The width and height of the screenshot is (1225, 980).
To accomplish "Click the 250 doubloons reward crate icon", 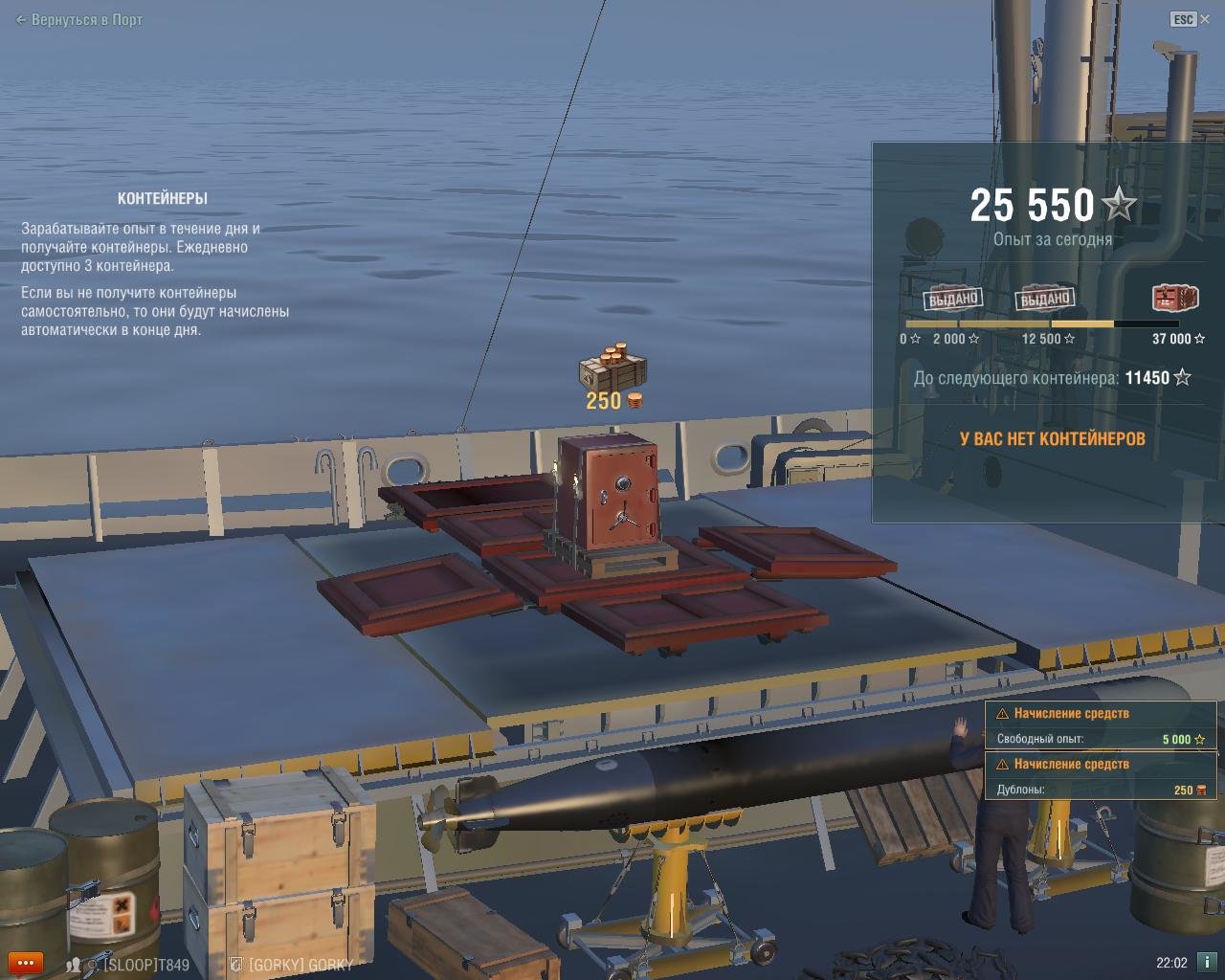I will point(612,365).
